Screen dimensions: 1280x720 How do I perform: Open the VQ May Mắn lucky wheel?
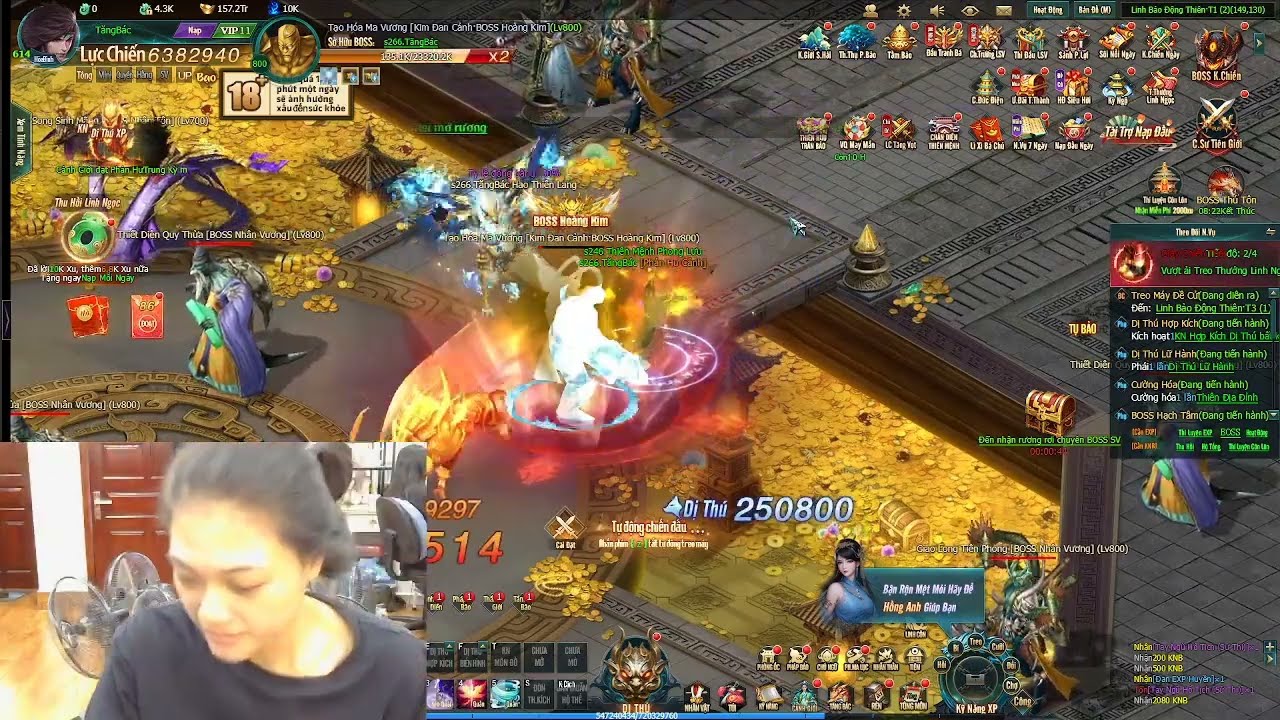click(x=856, y=130)
